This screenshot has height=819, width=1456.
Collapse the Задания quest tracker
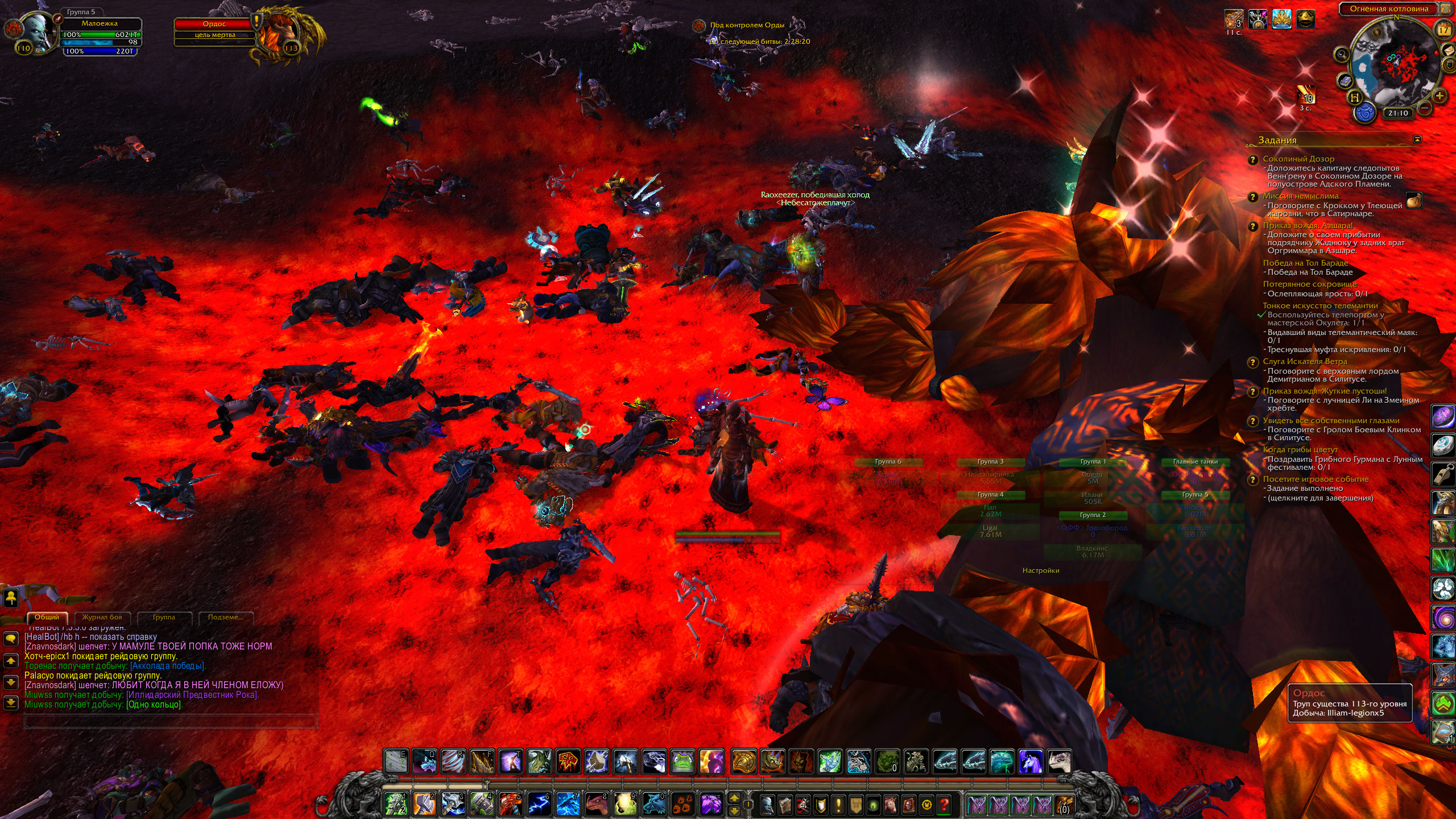click(x=1417, y=139)
